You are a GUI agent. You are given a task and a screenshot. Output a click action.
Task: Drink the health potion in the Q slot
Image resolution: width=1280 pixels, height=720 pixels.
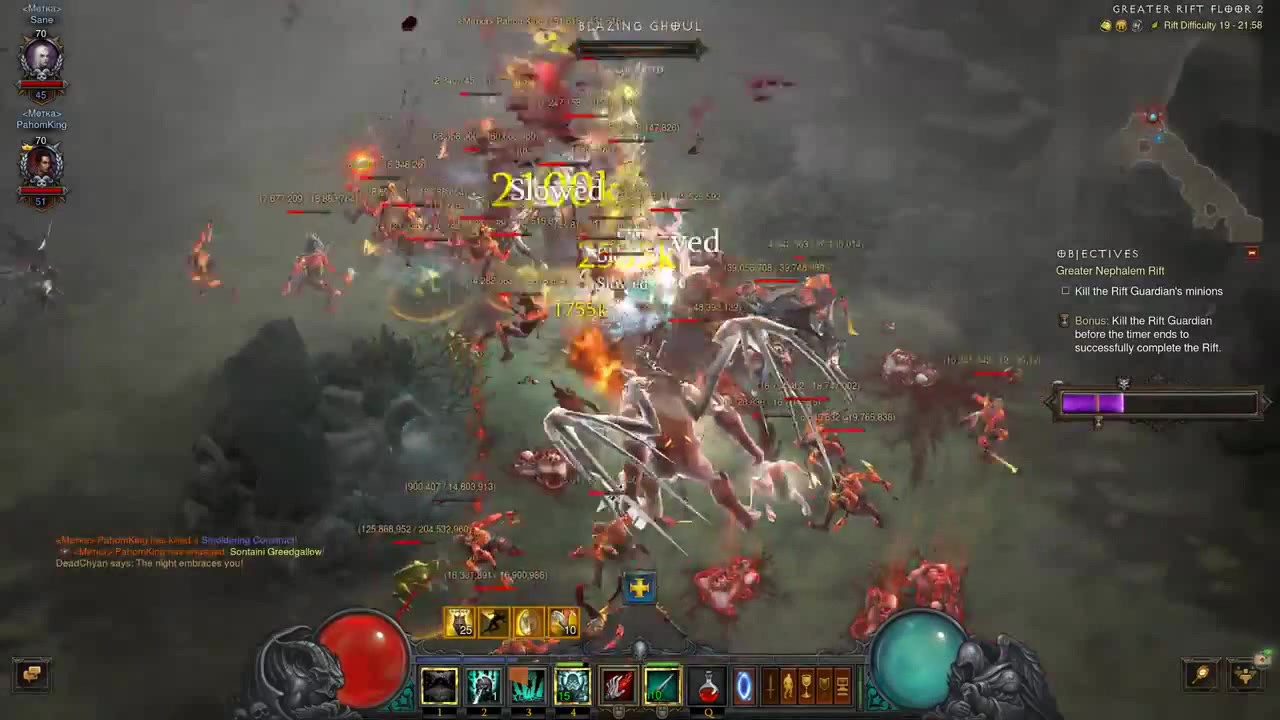tap(707, 685)
